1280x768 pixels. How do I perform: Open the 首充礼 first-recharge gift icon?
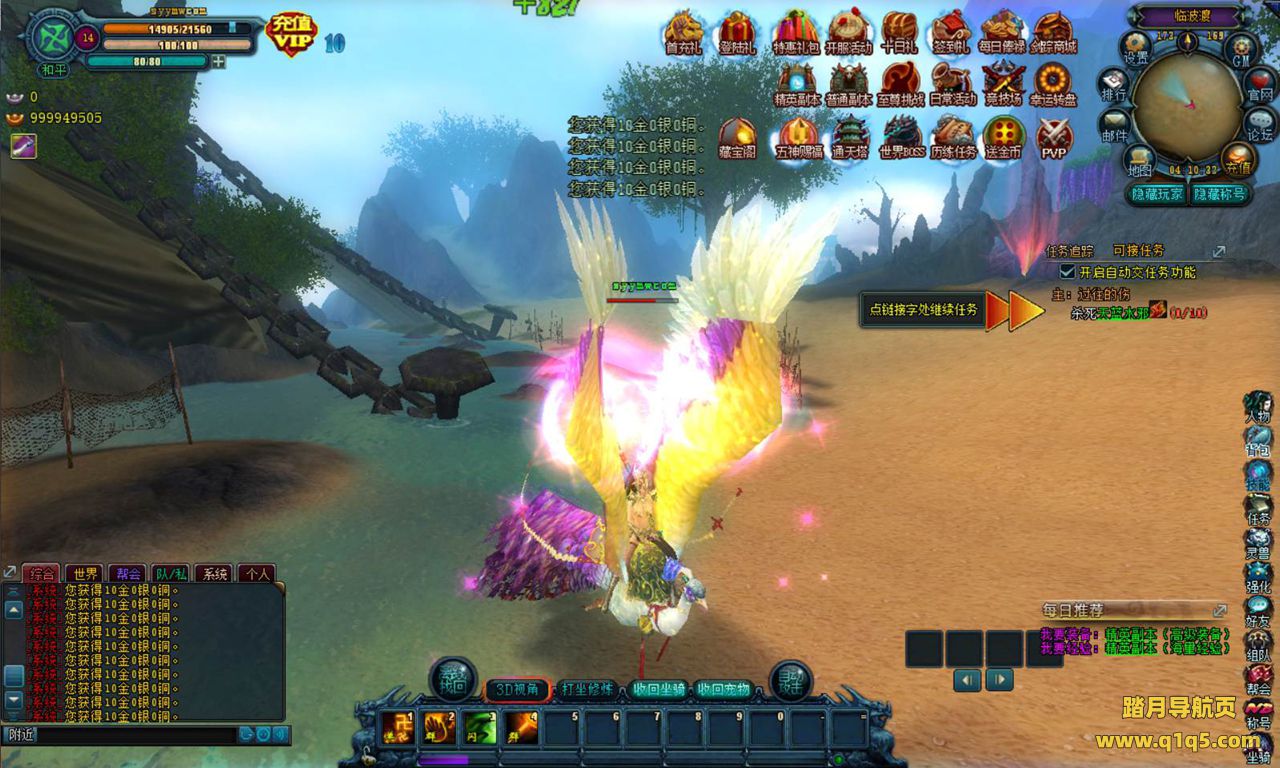[684, 32]
